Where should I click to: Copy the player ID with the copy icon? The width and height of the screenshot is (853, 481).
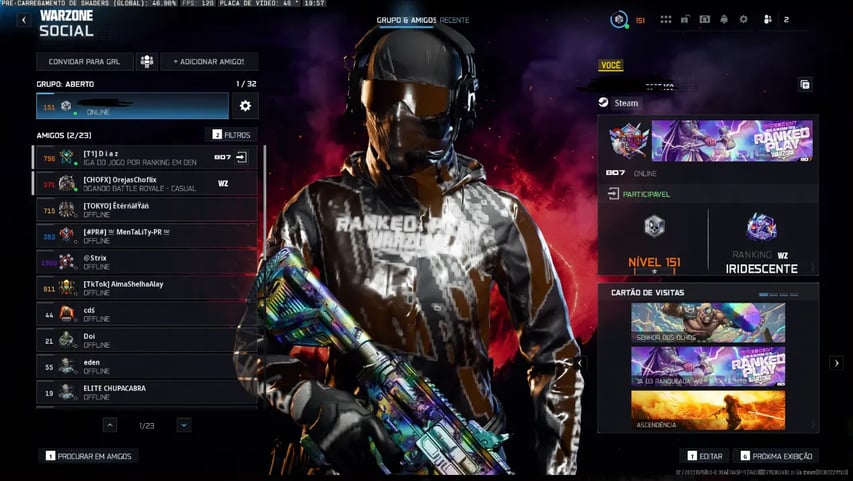point(805,85)
